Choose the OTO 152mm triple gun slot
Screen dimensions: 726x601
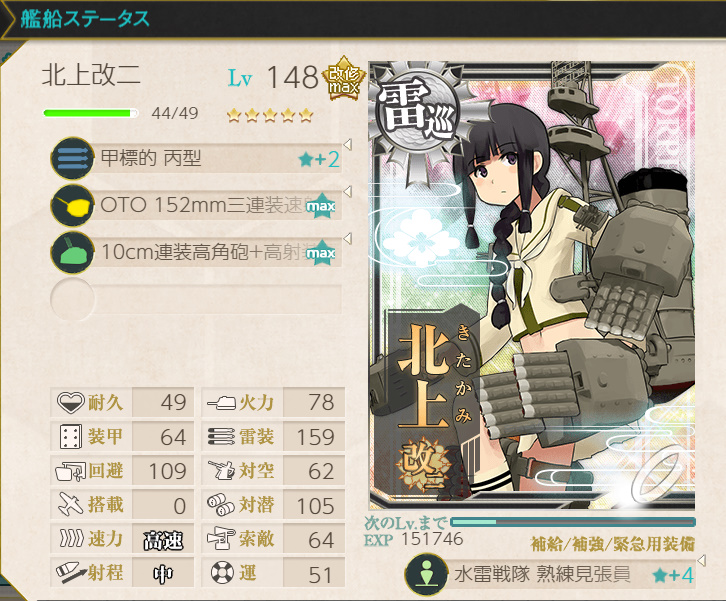point(196,206)
